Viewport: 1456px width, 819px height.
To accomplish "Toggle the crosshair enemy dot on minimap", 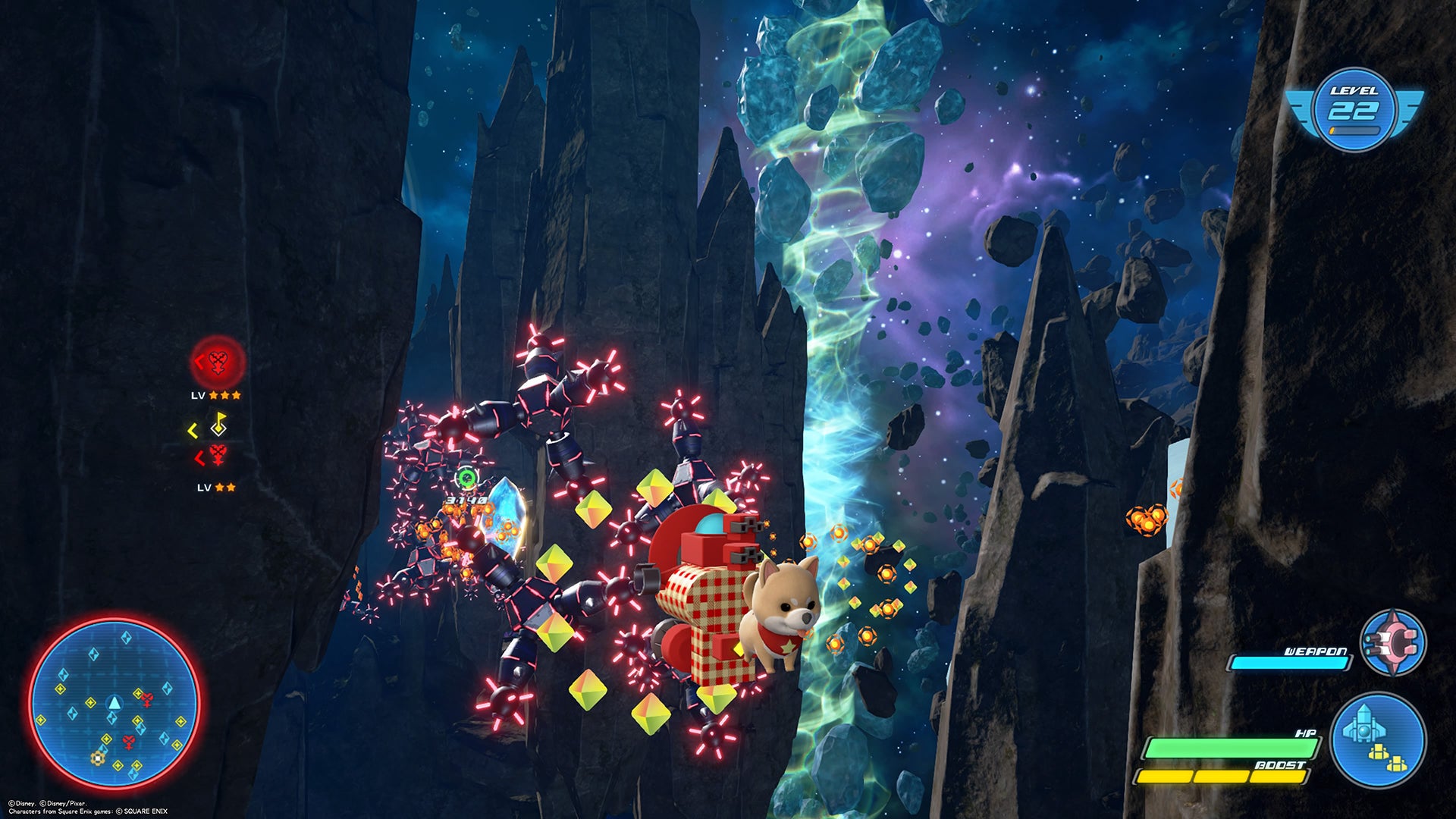I will (98, 758).
